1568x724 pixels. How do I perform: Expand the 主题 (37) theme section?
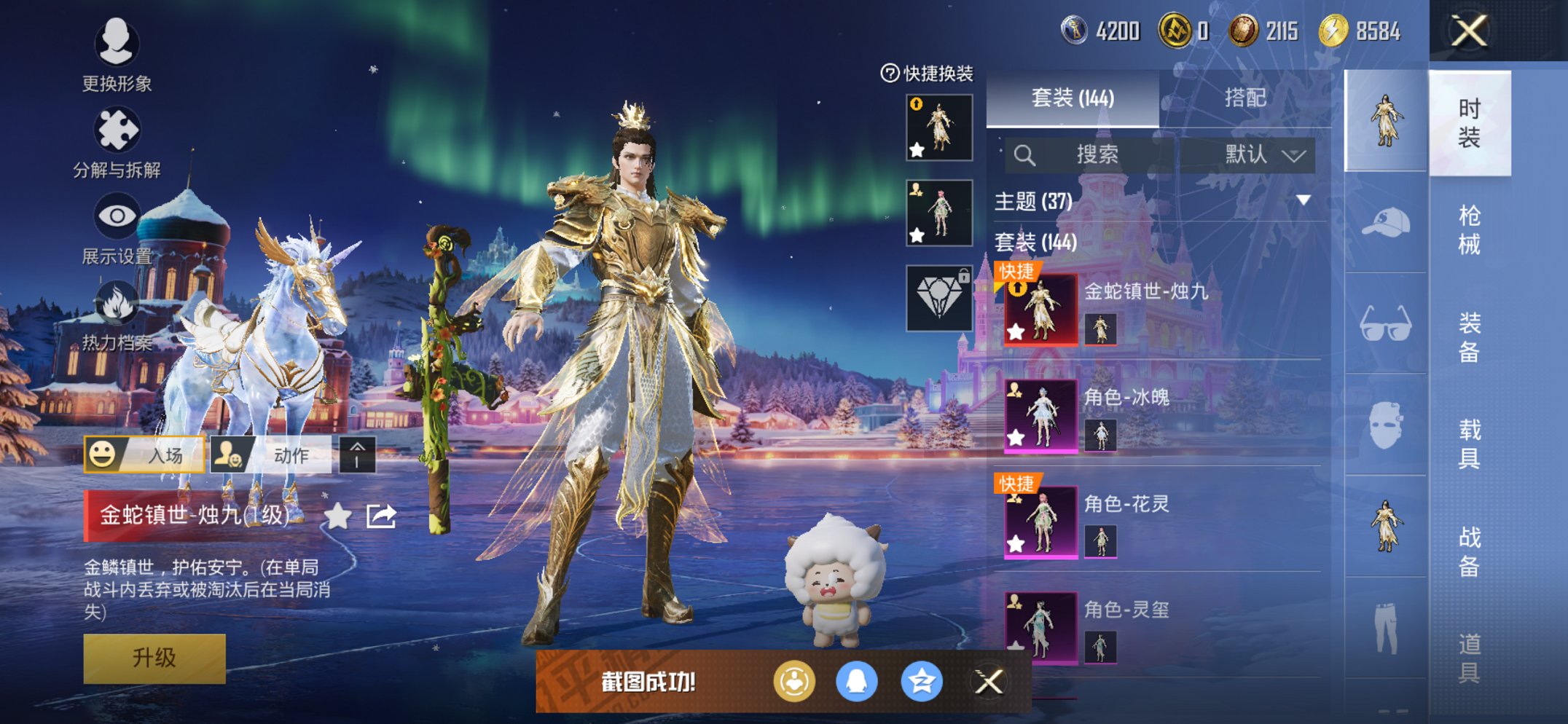click(1303, 200)
